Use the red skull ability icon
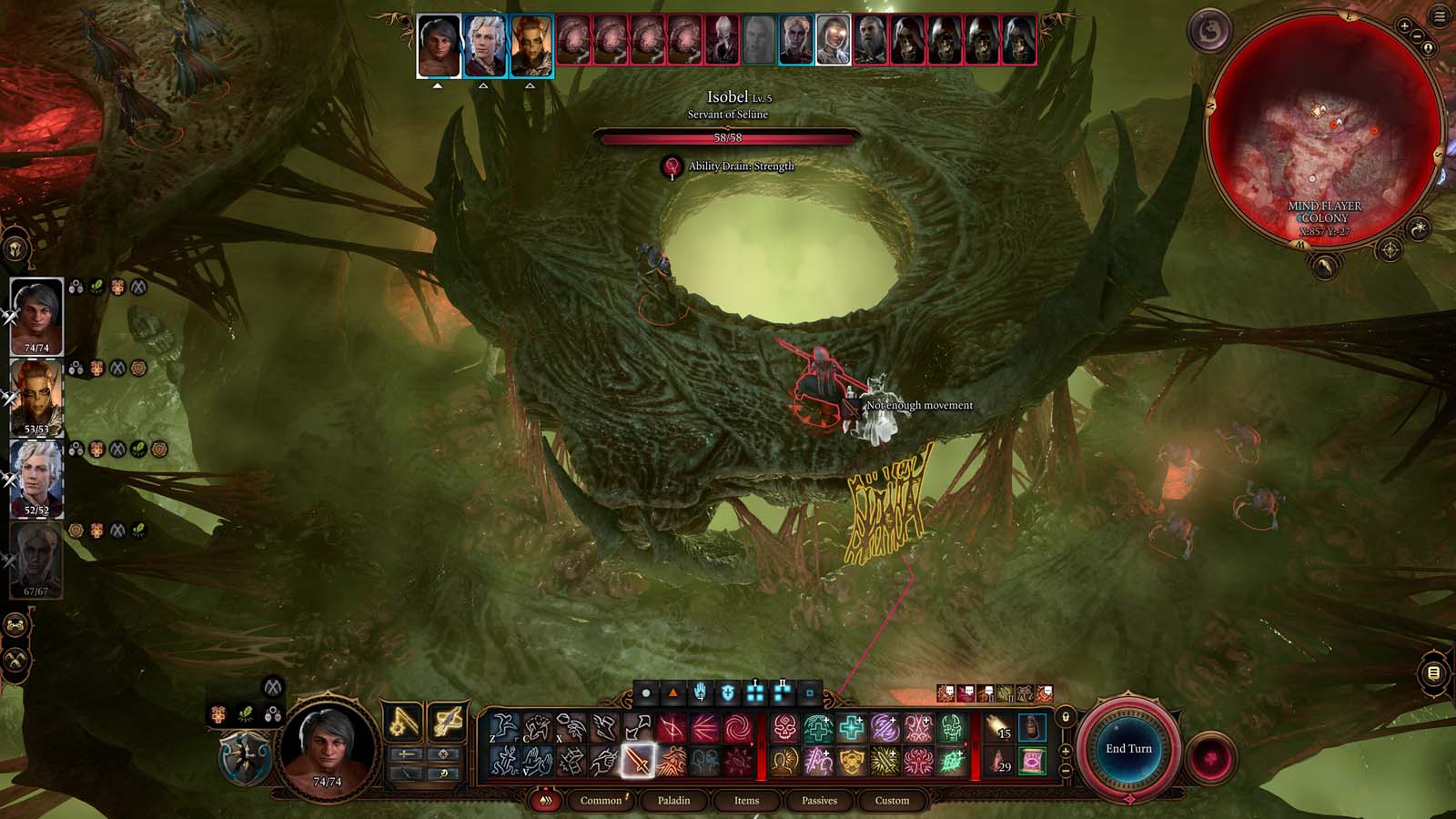This screenshot has width=1456, height=819. pos(784,728)
